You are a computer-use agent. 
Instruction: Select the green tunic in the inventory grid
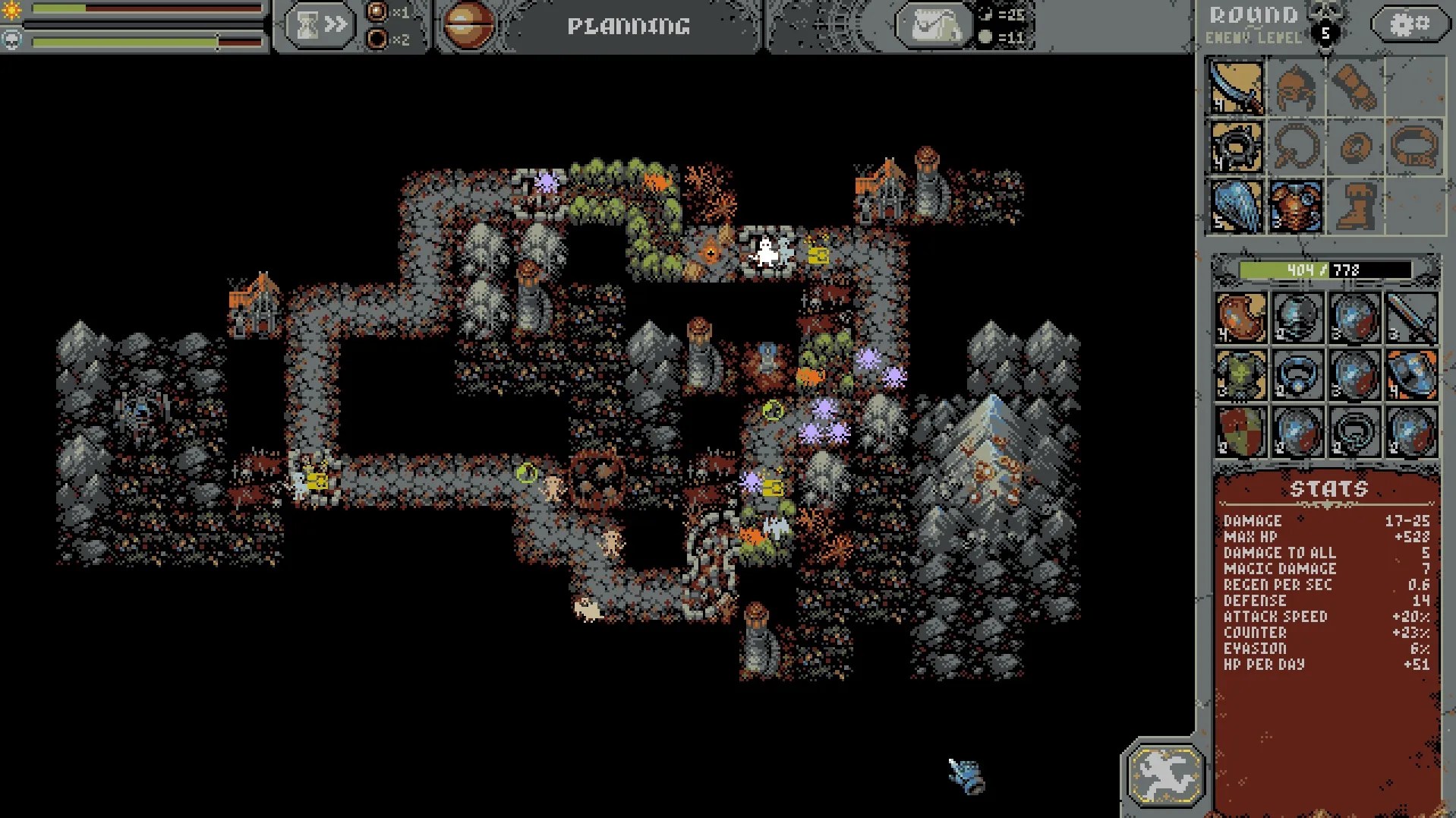point(1240,374)
